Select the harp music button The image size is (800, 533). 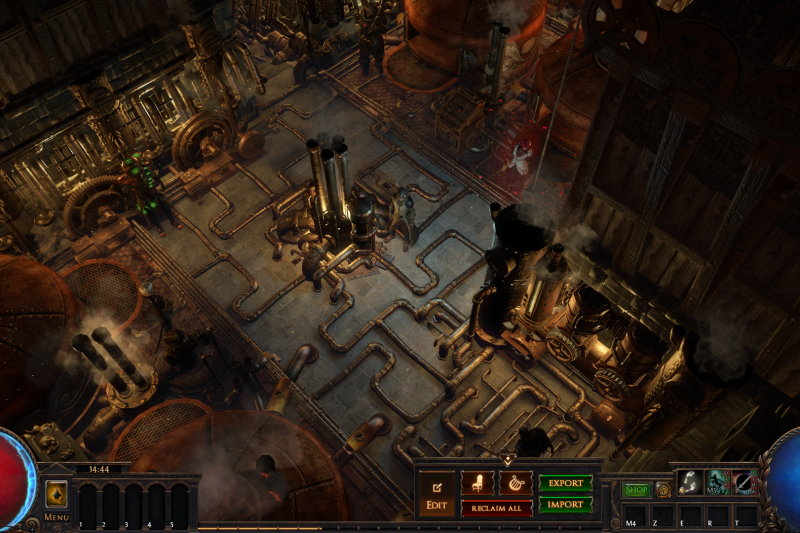point(515,482)
